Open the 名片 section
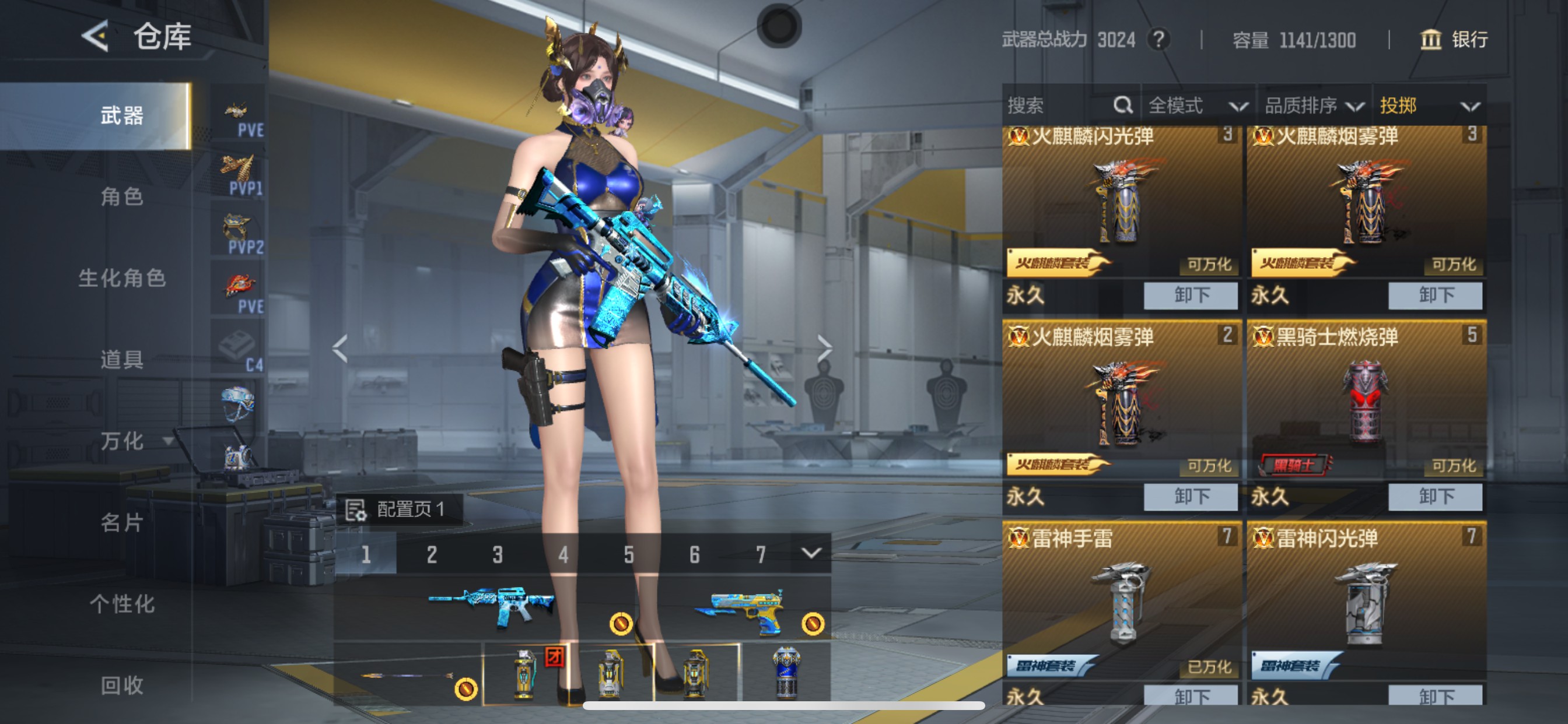 [122, 523]
